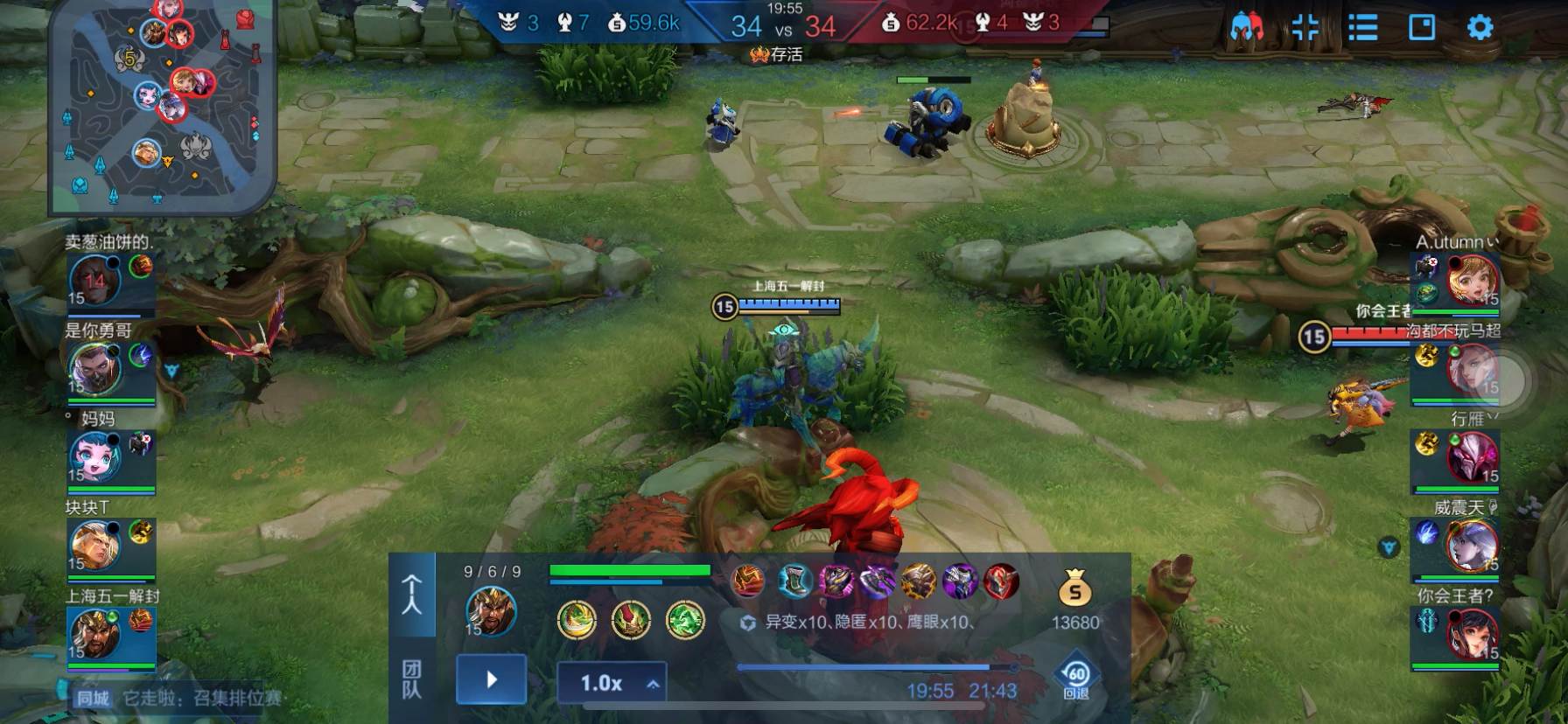Image resolution: width=1568 pixels, height=724 pixels.
Task: Click the replay progress timeline bar
Action: pos(875,667)
